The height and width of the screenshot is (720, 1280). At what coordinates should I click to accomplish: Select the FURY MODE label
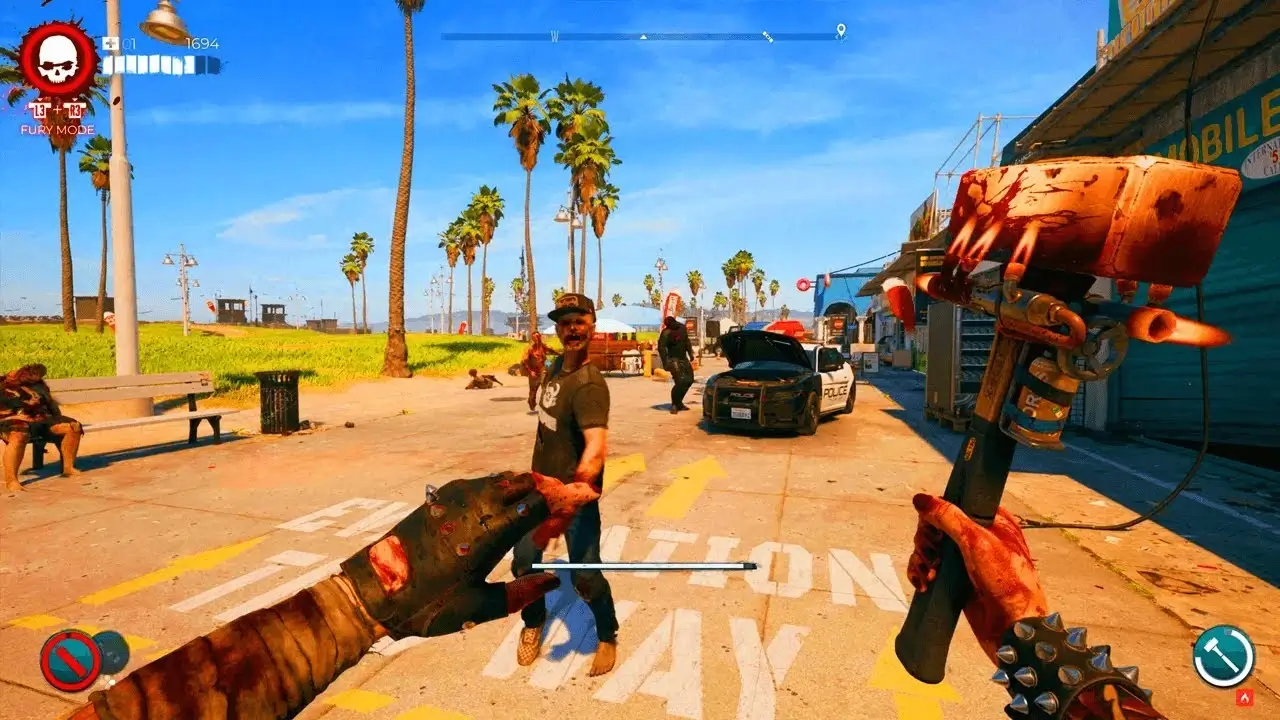click(x=58, y=128)
